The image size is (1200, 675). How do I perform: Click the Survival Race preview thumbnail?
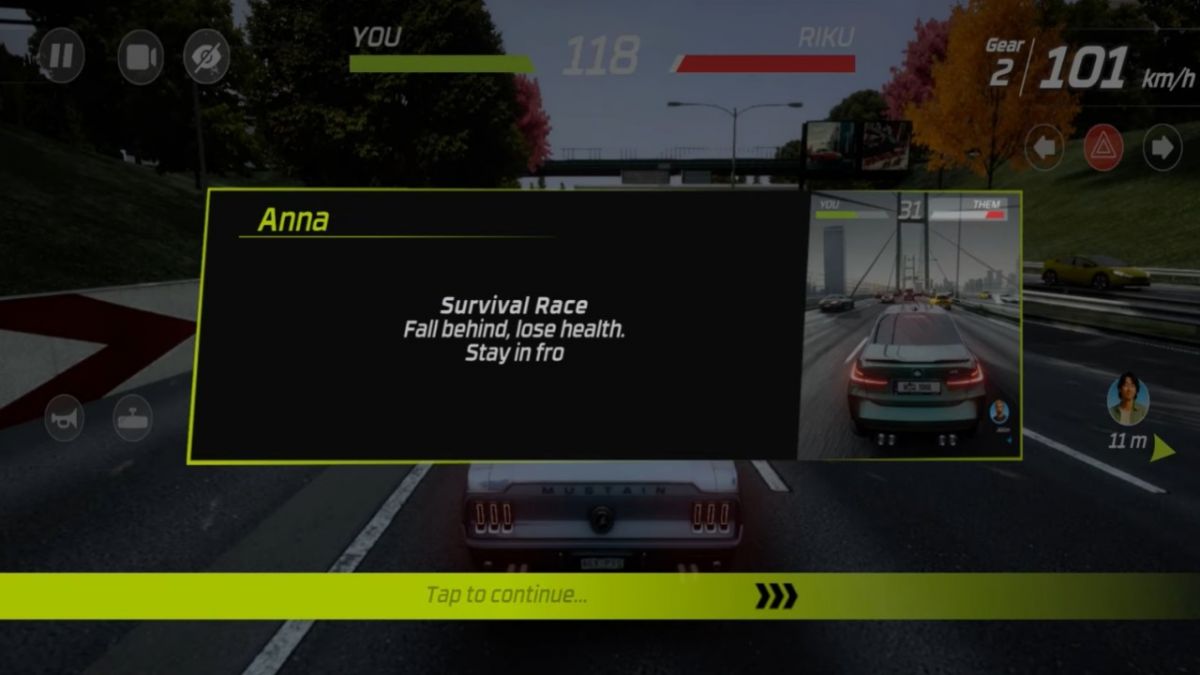pos(909,325)
